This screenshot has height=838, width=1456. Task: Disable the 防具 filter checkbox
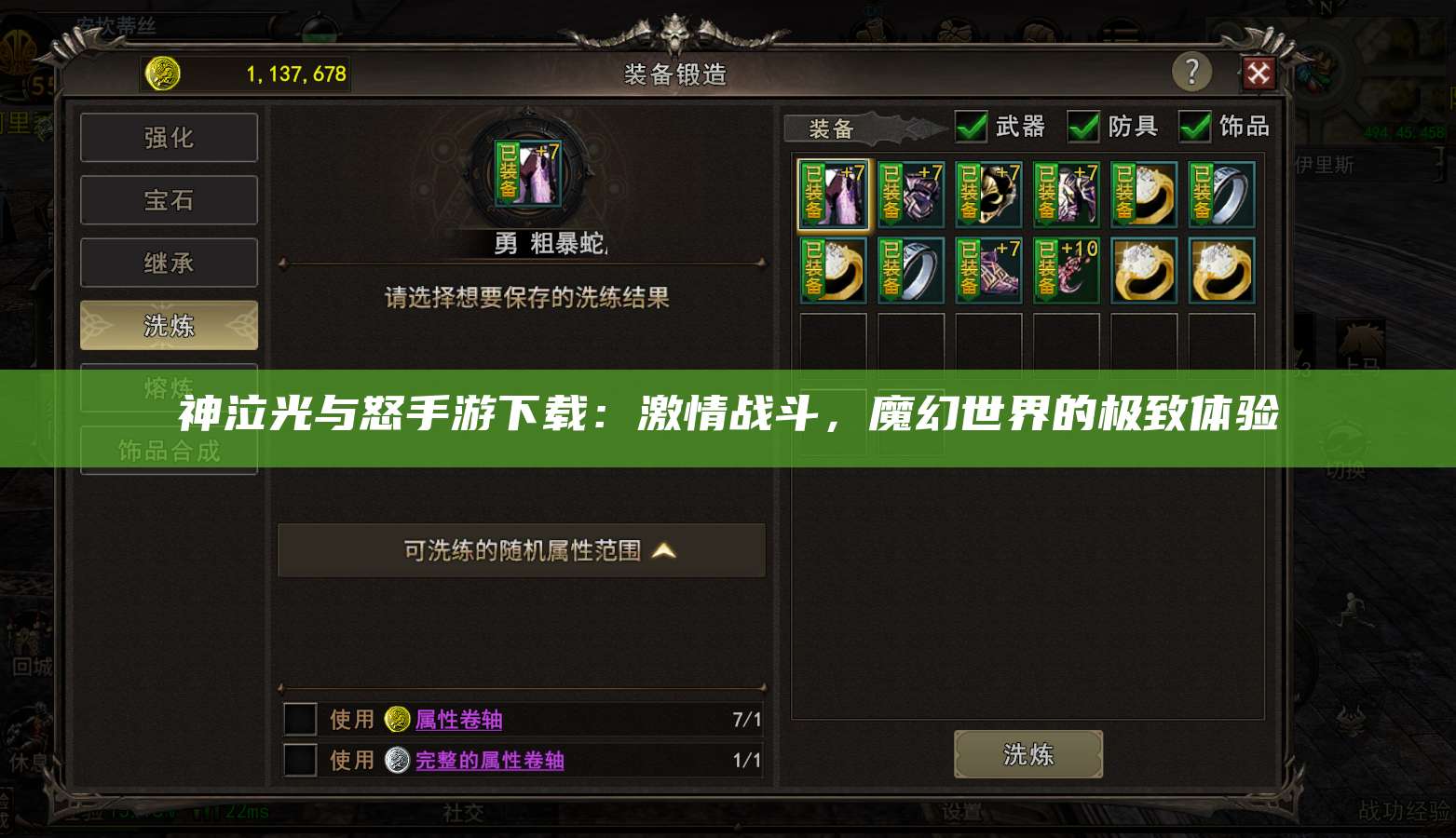pyautogui.click(x=1083, y=127)
